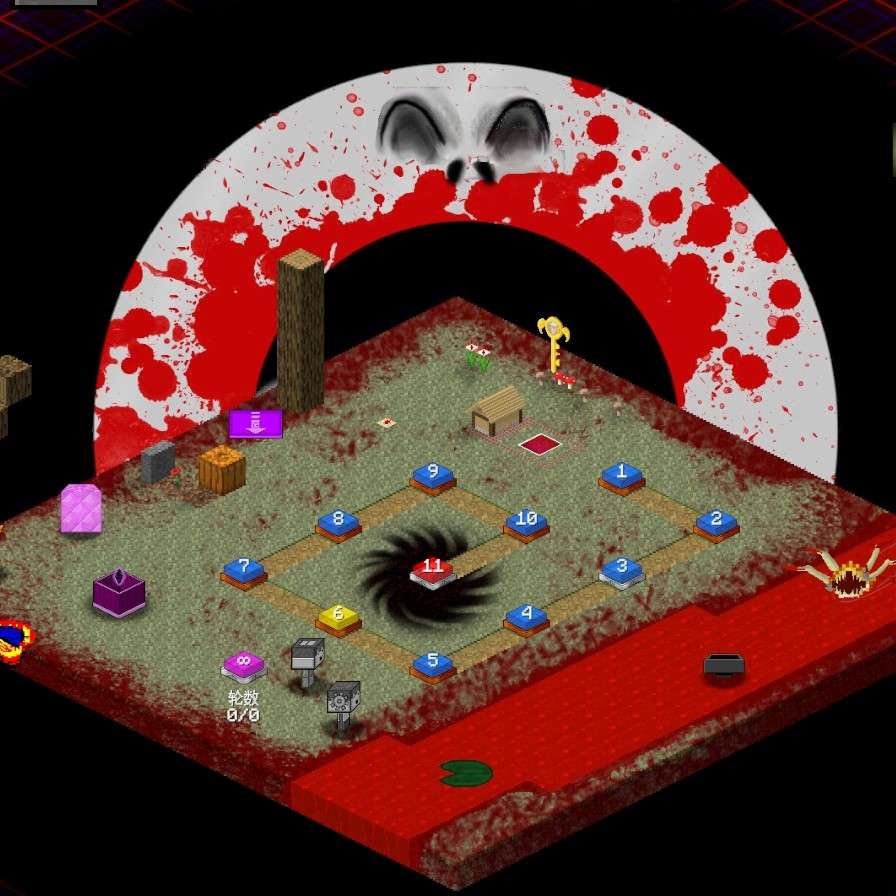Image resolution: width=896 pixels, height=896 pixels.
Task: Start the magenta infinity endless tile
Action: coord(243,663)
